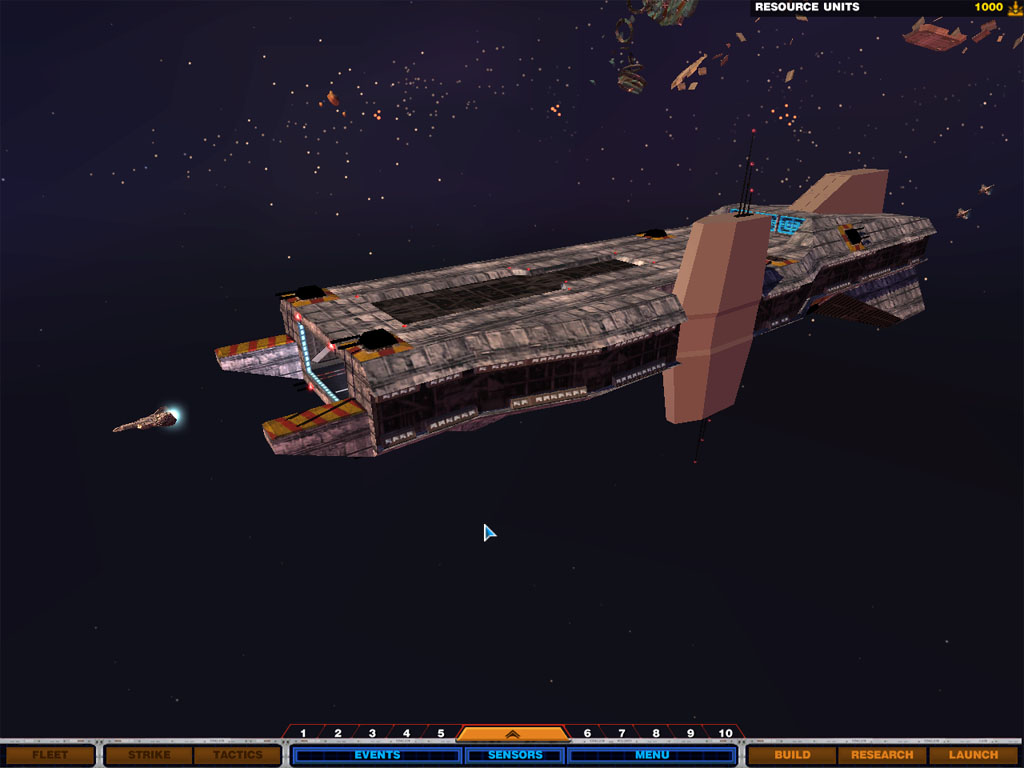Select control group 8
Image resolution: width=1024 pixels, height=768 pixels.
coord(656,734)
